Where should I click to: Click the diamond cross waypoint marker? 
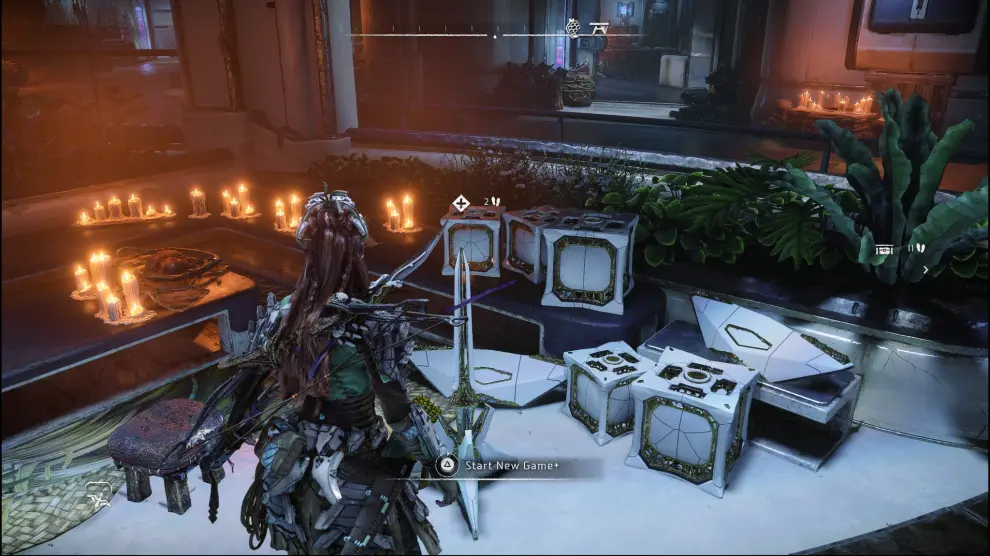[x=460, y=203]
